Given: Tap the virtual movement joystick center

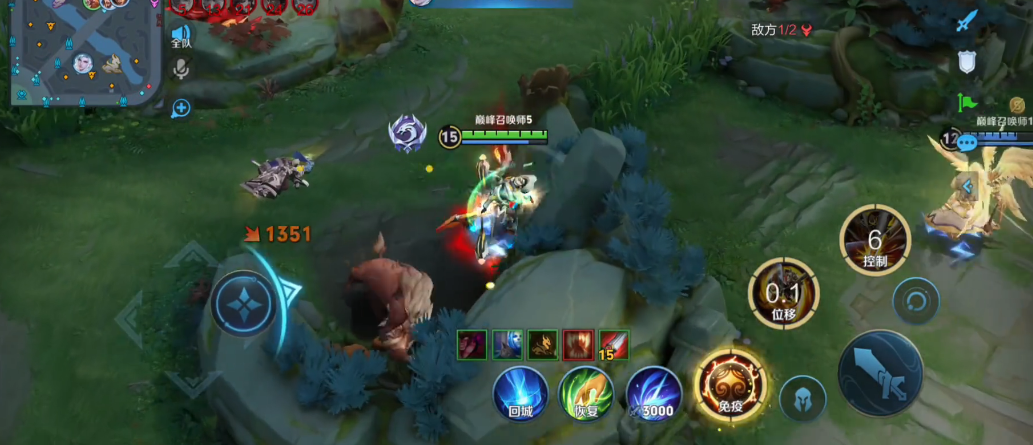Looking at the screenshot, I should (241, 301).
